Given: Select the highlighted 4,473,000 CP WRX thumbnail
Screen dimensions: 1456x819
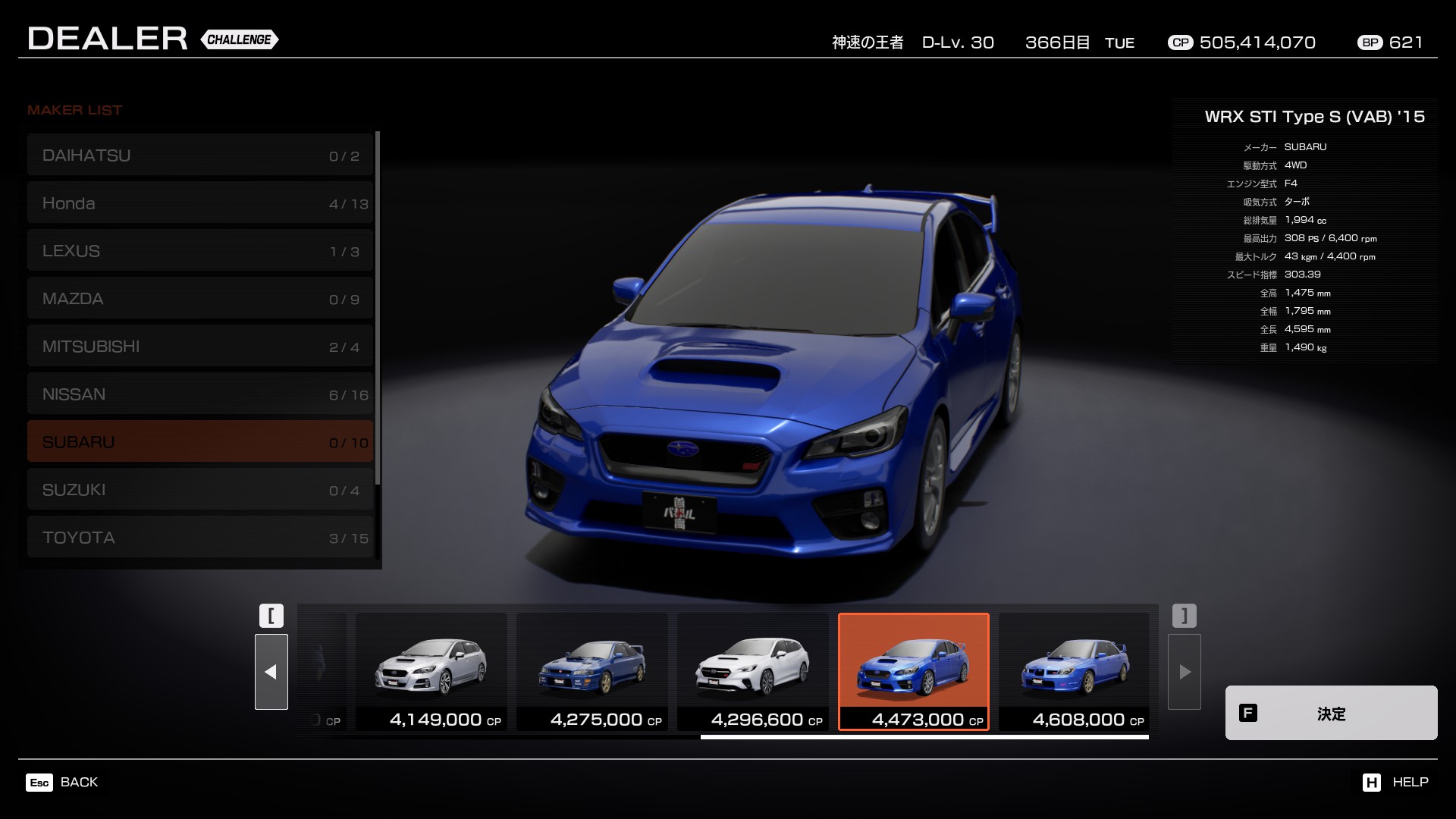Looking at the screenshot, I should [x=914, y=672].
